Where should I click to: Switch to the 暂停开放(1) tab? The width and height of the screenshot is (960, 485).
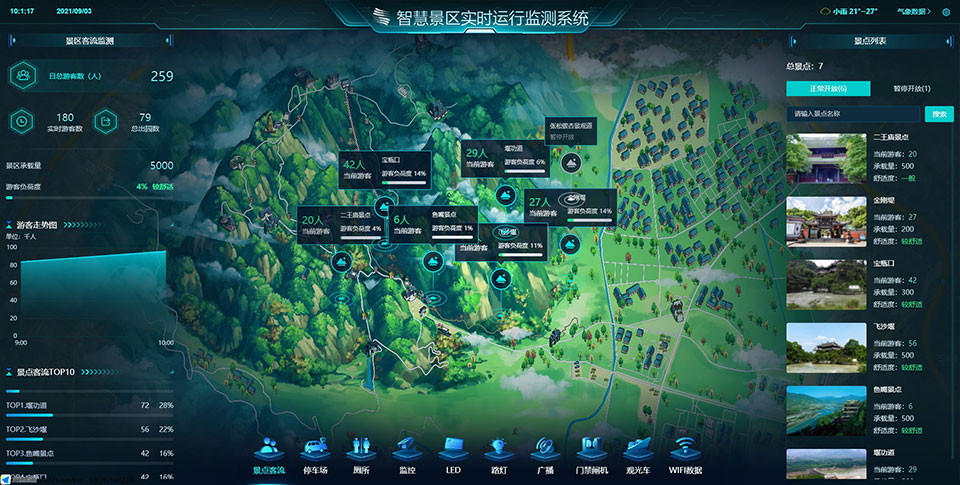coord(904,89)
